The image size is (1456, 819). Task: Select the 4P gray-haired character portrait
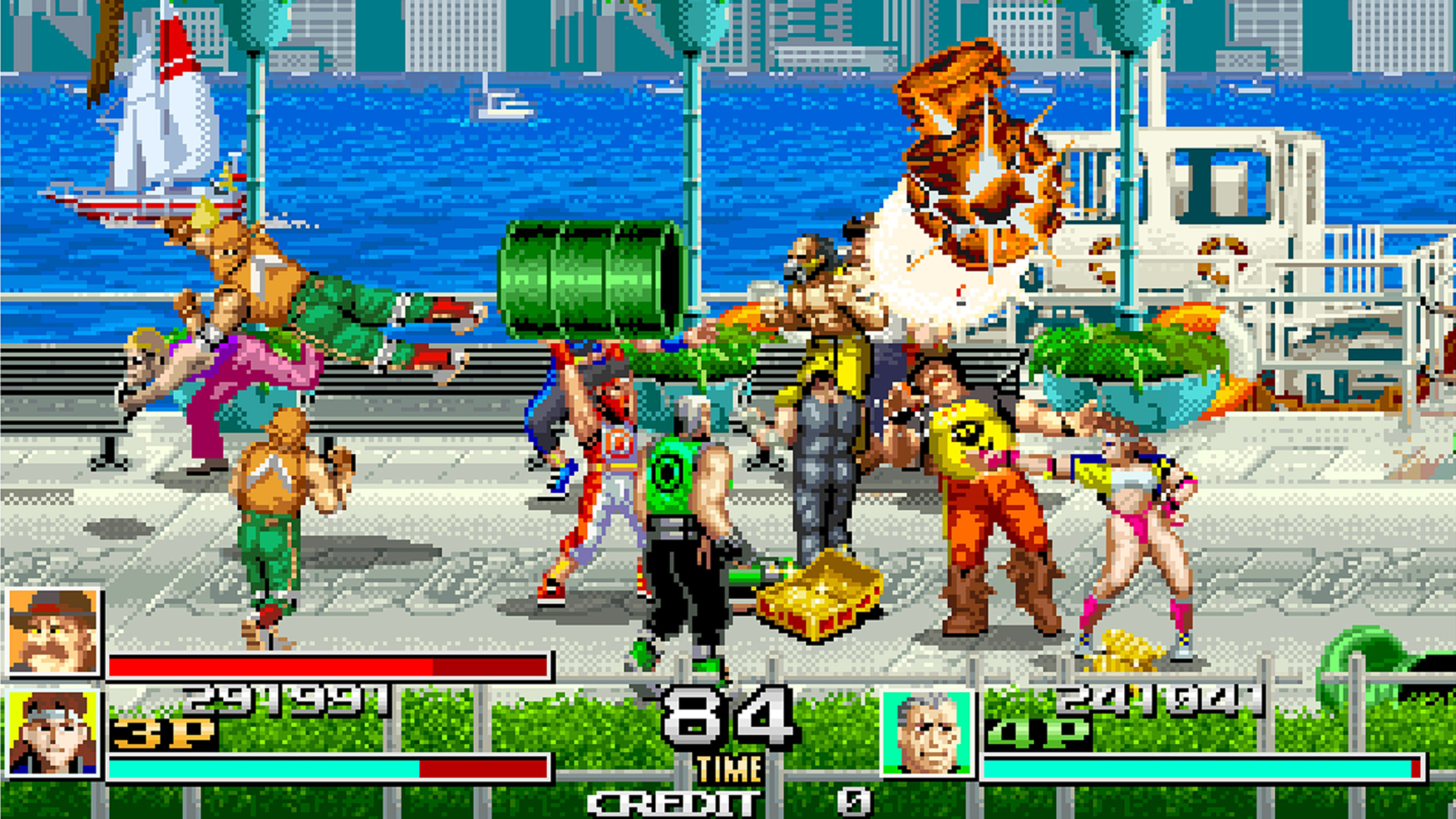(x=927, y=733)
